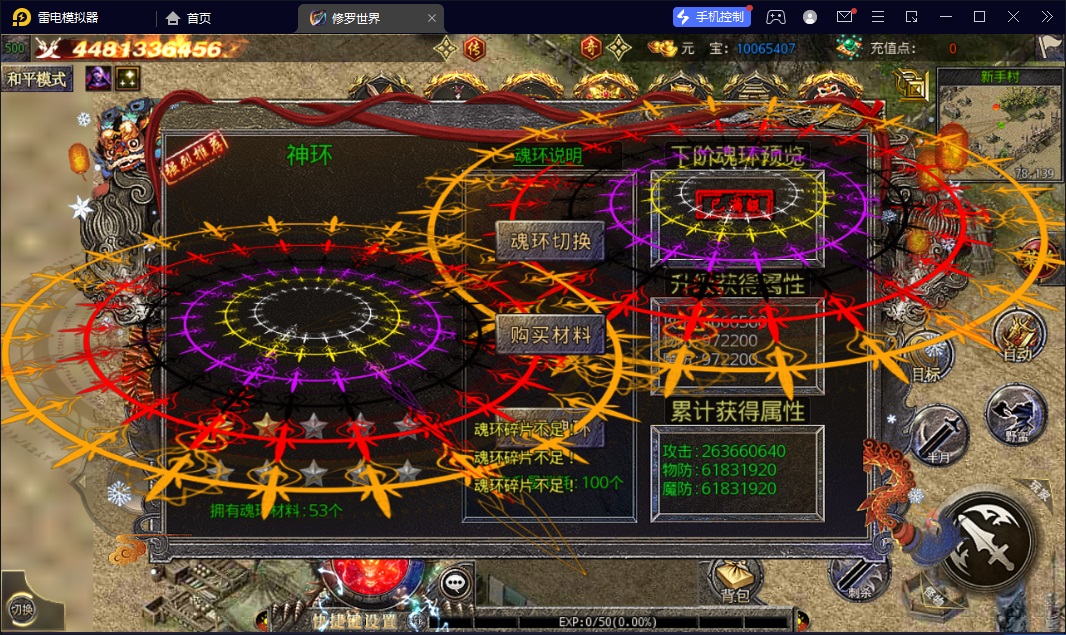The width and height of the screenshot is (1066, 635).
Task: Click the 切换 switch button
Action: (22, 608)
